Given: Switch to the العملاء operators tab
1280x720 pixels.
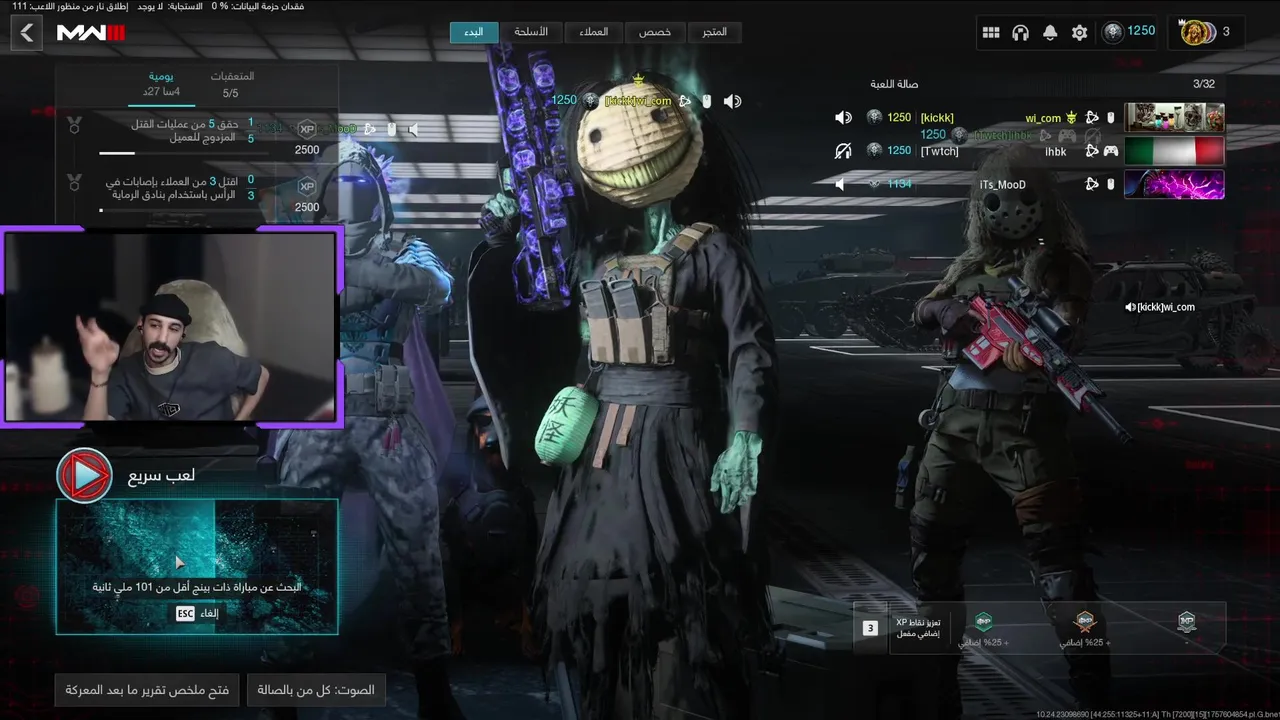Looking at the screenshot, I should click(x=593, y=32).
